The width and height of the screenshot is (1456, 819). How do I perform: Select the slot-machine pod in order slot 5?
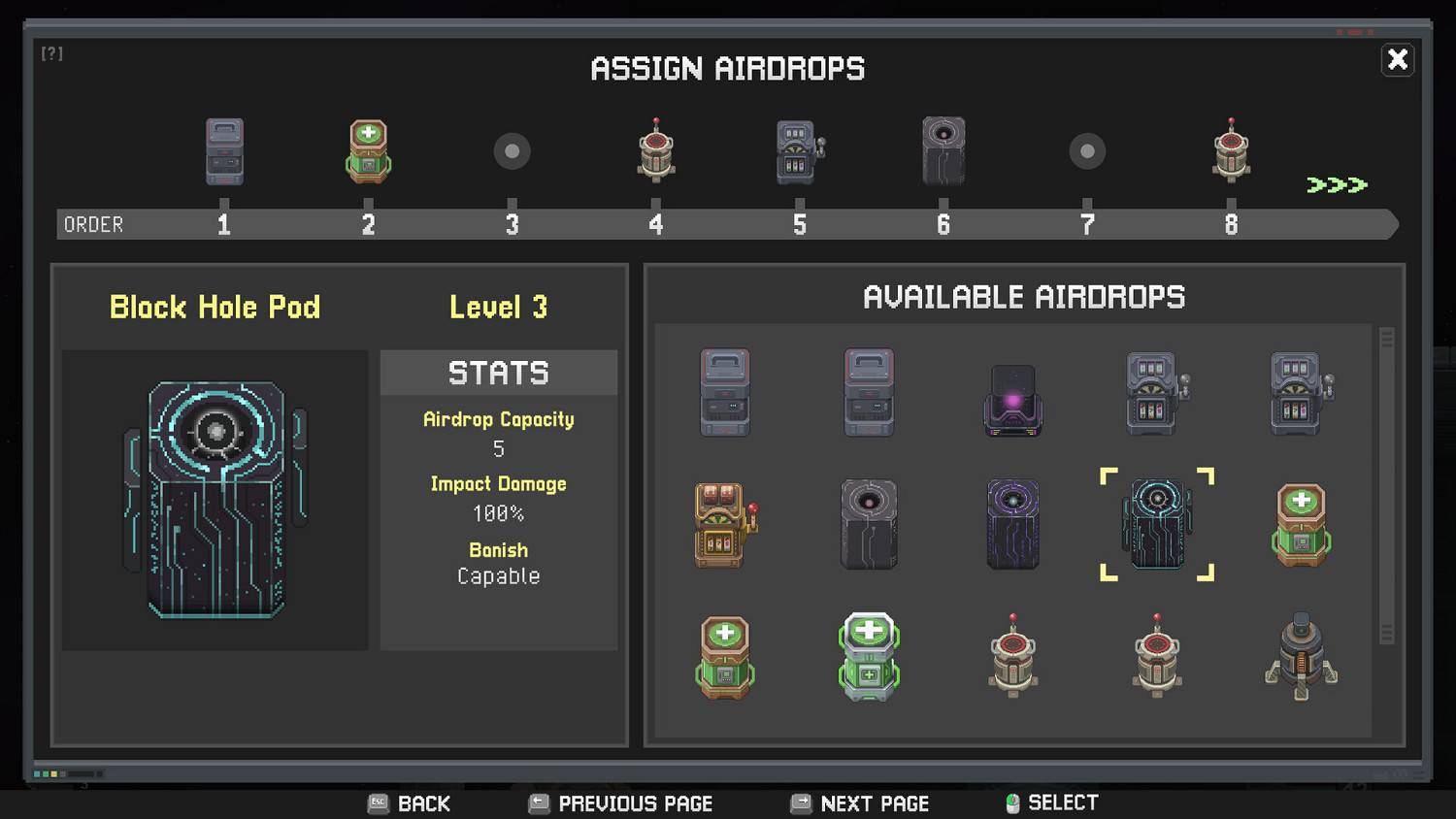click(799, 150)
